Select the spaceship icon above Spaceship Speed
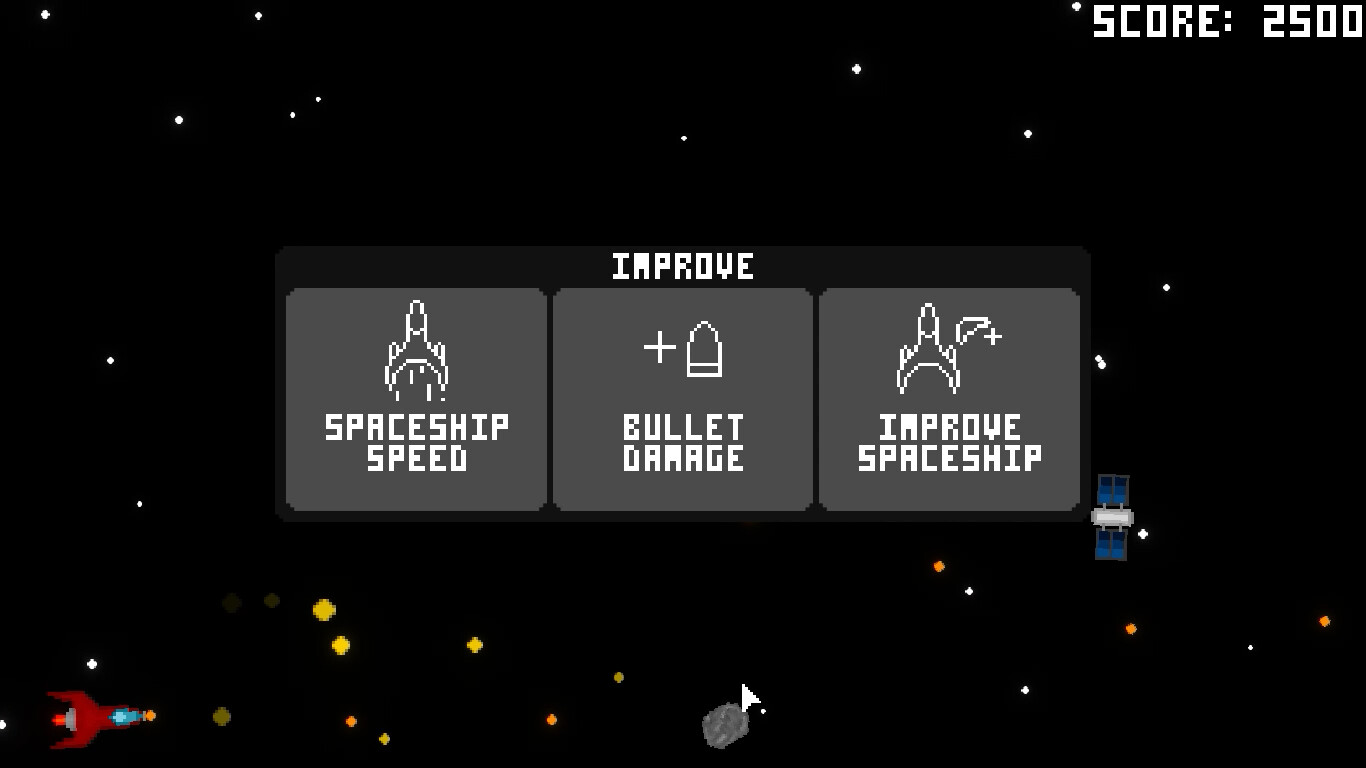Viewport: 1366px width, 768px height. tap(415, 348)
